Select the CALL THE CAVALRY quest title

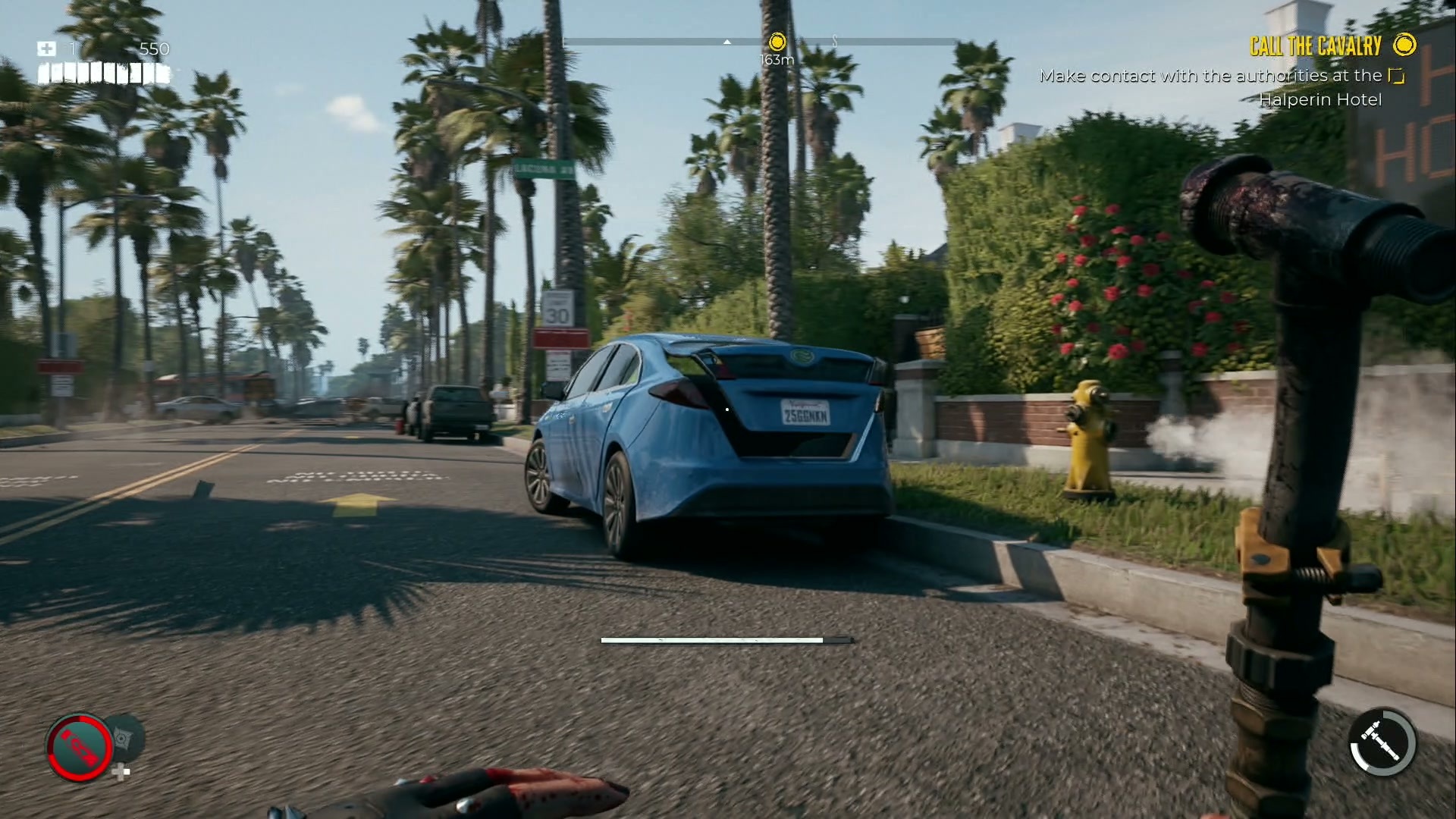[x=1316, y=45]
